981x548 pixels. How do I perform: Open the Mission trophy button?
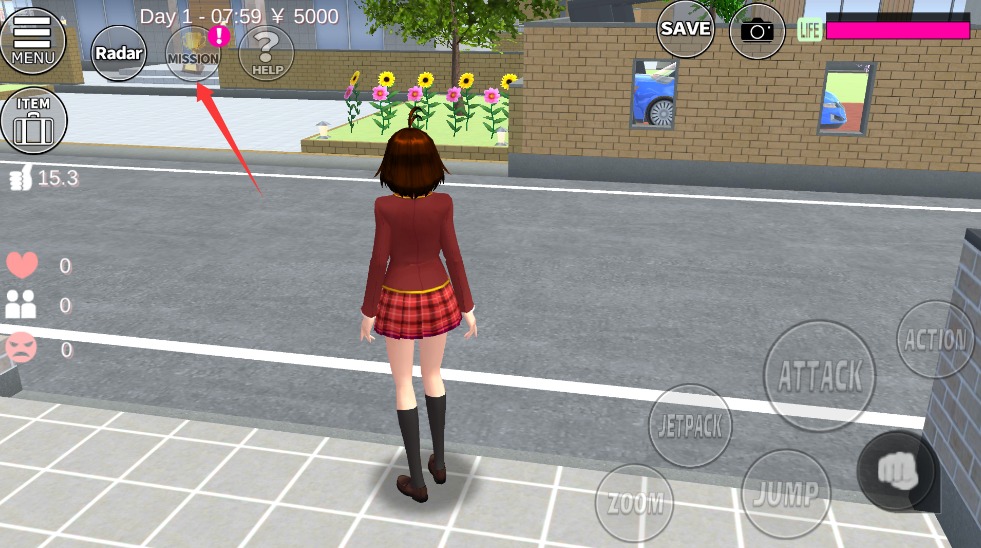point(193,53)
